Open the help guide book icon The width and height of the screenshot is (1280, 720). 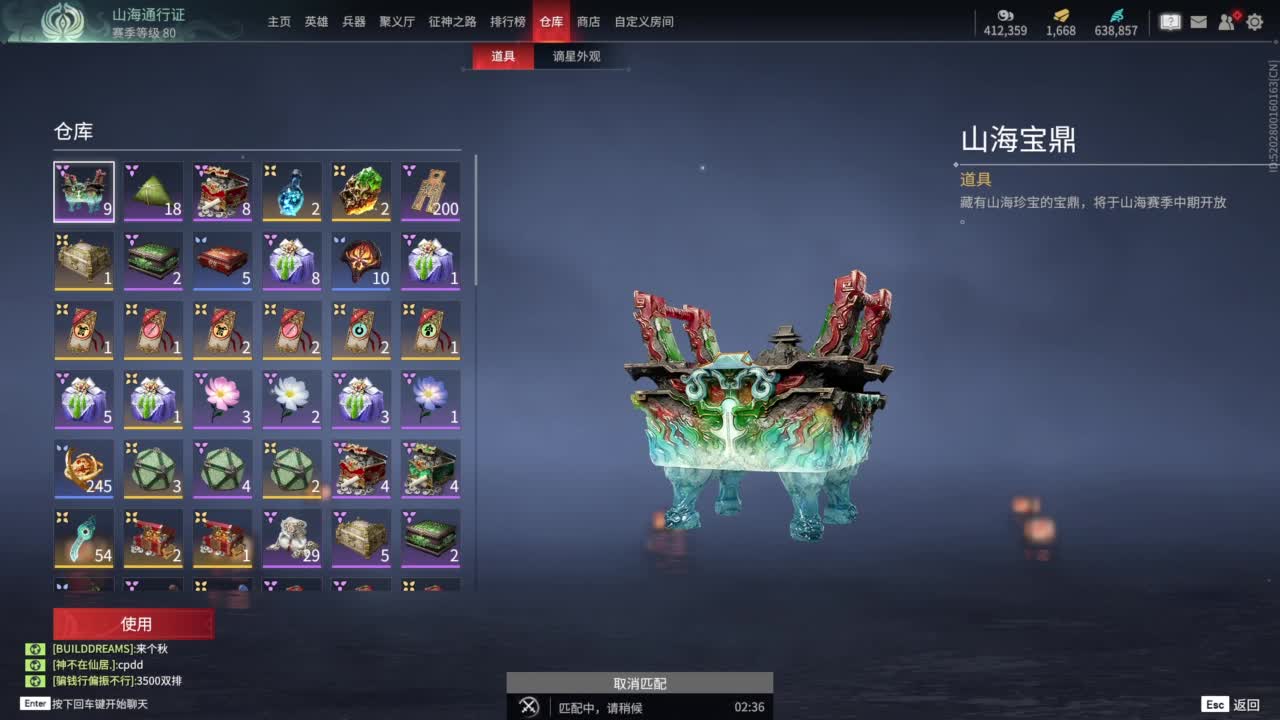tap(1169, 20)
